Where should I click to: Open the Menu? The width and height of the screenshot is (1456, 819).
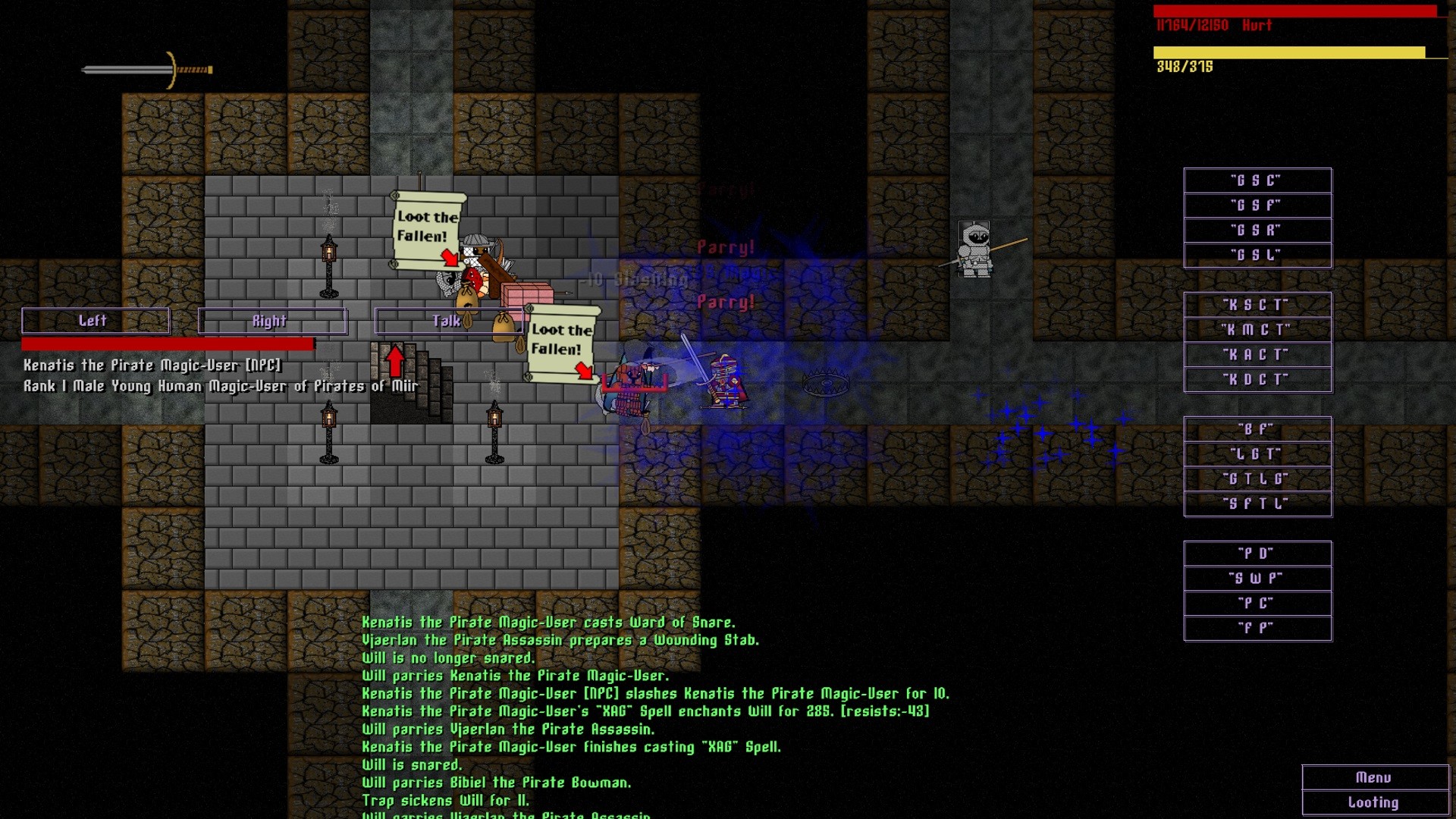1375,777
